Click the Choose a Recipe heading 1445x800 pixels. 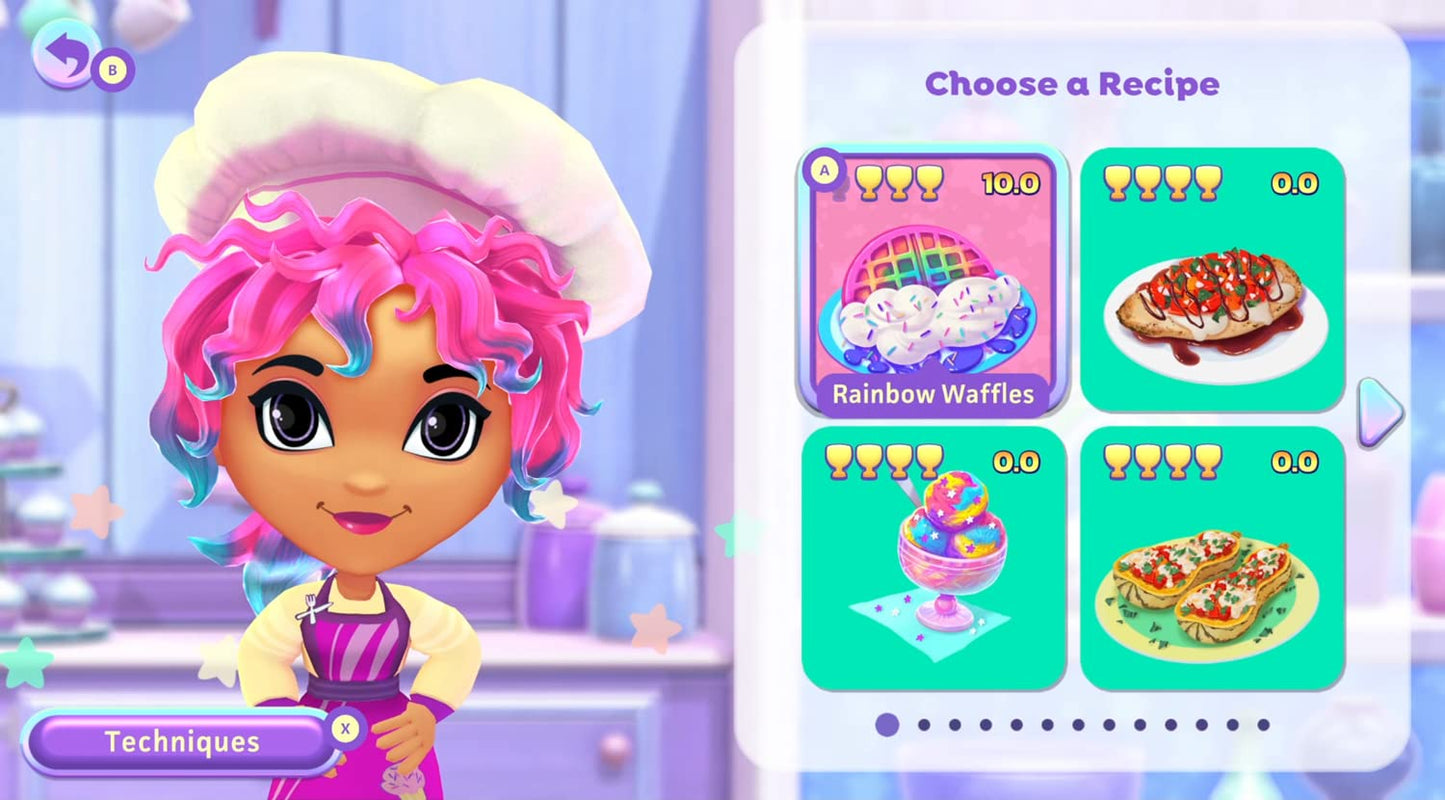[1072, 84]
